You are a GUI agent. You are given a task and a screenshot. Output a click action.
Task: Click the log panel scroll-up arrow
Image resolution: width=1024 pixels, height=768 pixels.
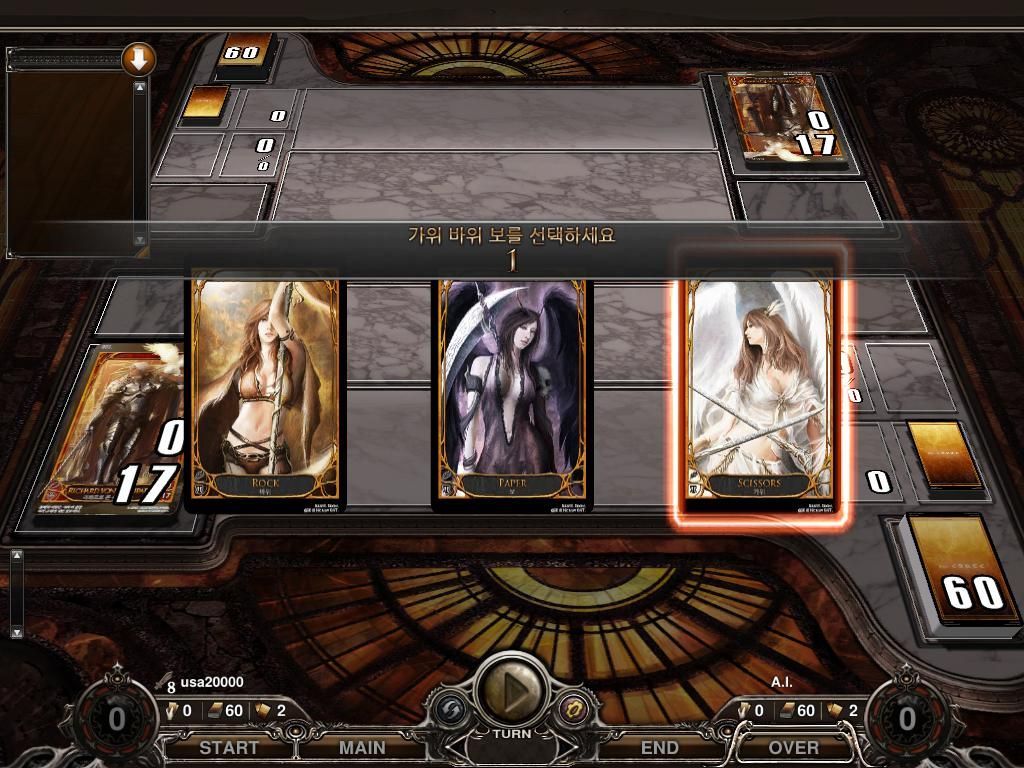click(140, 87)
